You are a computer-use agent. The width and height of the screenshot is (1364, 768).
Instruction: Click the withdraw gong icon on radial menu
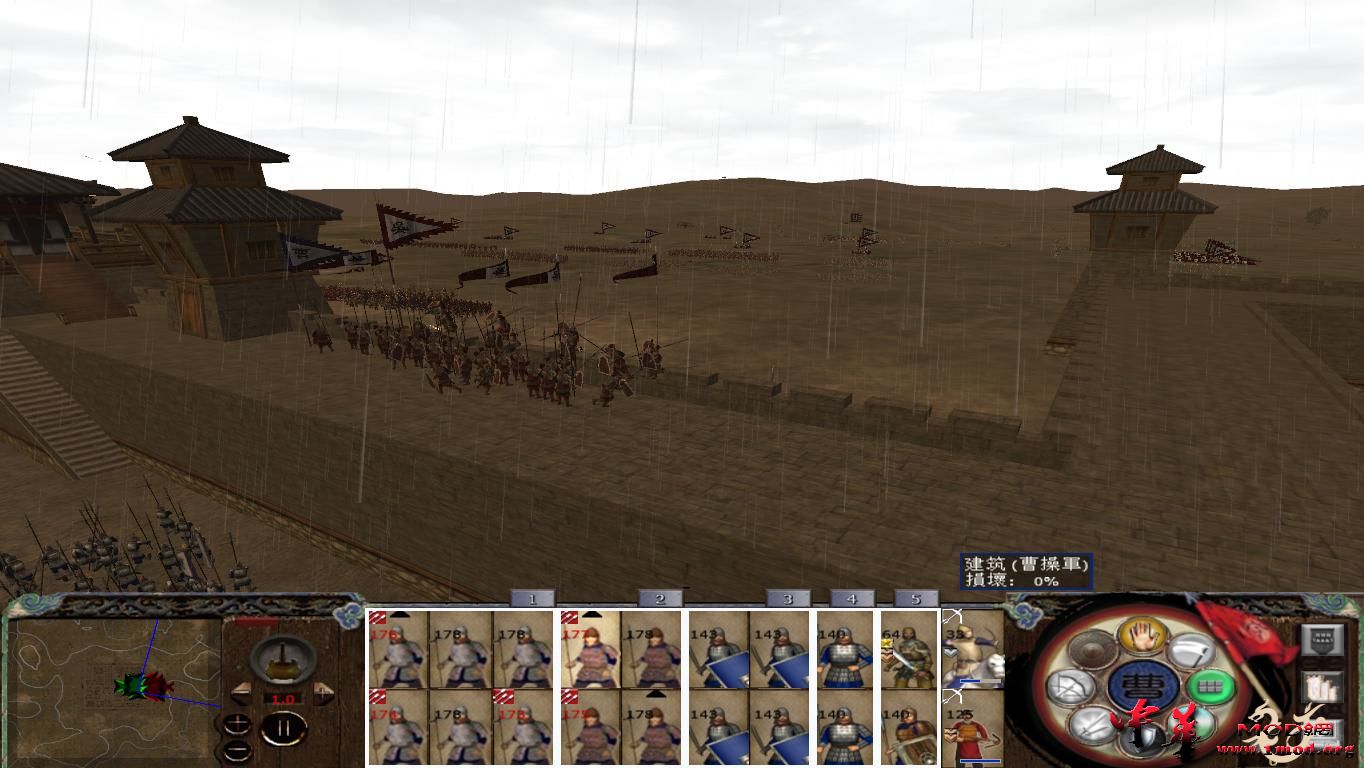point(1092,648)
